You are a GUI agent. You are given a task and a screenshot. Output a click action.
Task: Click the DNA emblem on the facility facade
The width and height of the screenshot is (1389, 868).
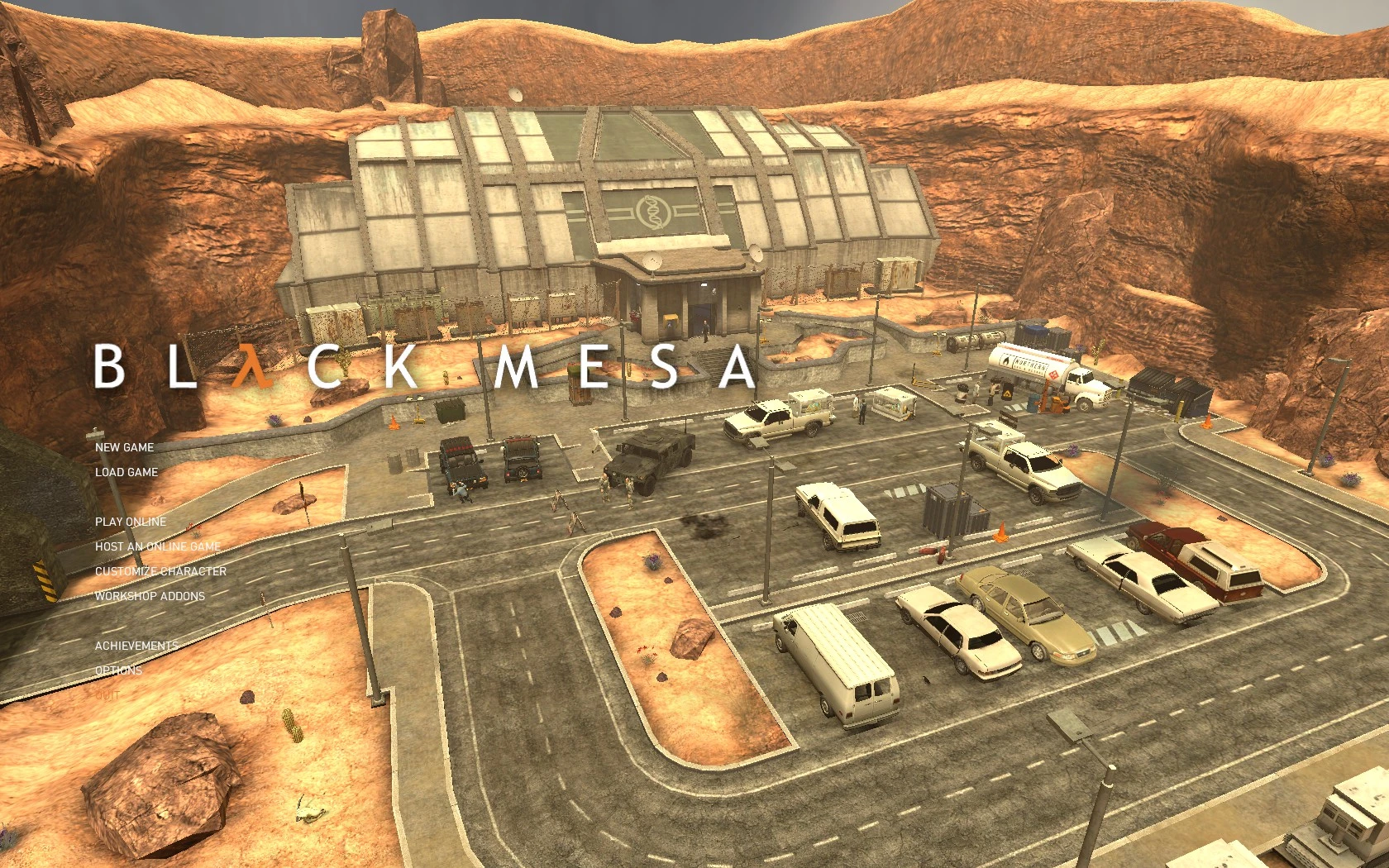(x=652, y=212)
